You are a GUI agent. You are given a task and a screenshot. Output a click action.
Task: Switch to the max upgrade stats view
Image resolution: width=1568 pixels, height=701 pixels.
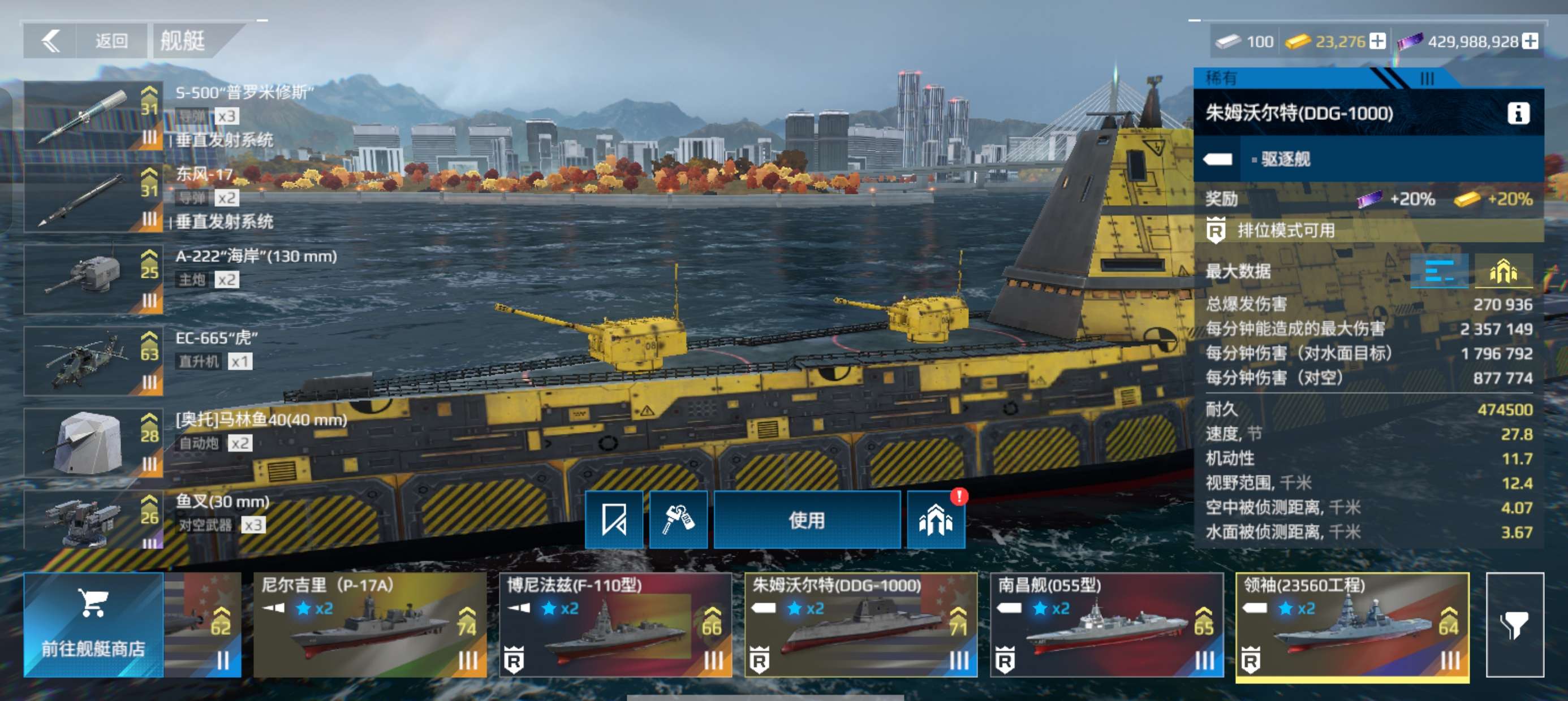tap(1502, 271)
